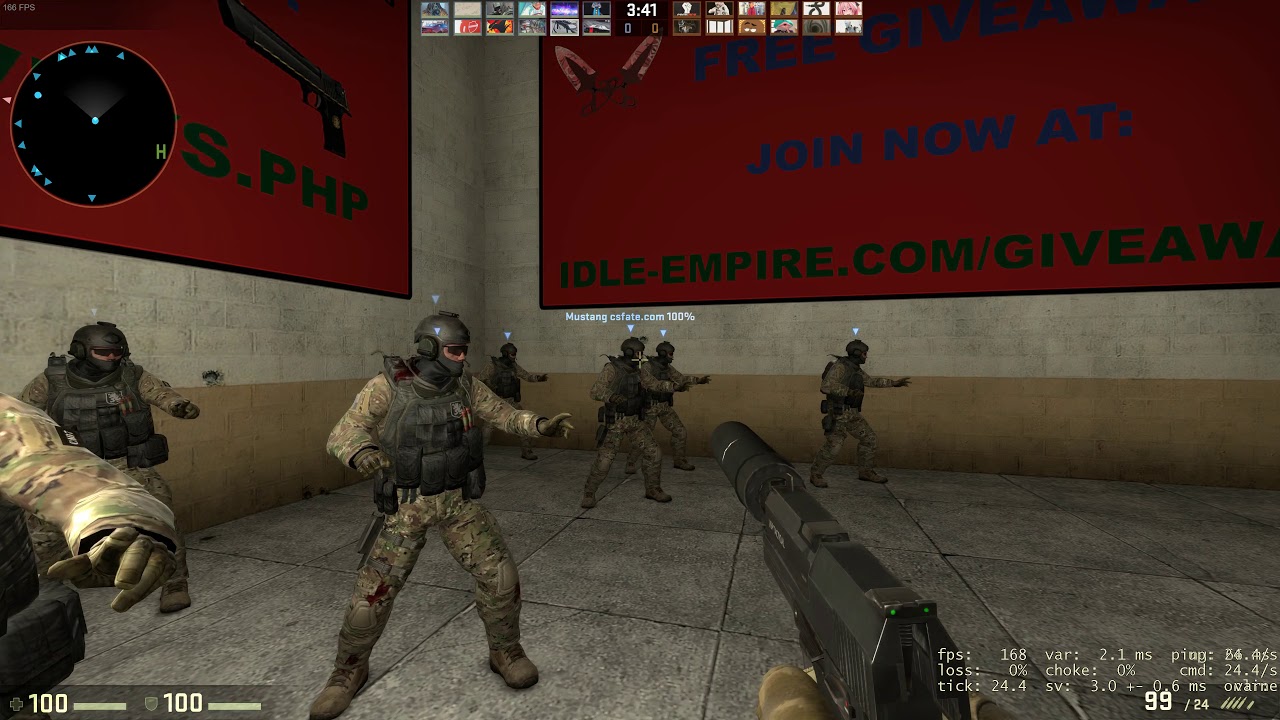Select the pink-haired anime player avatar

[x=849, y=9]
